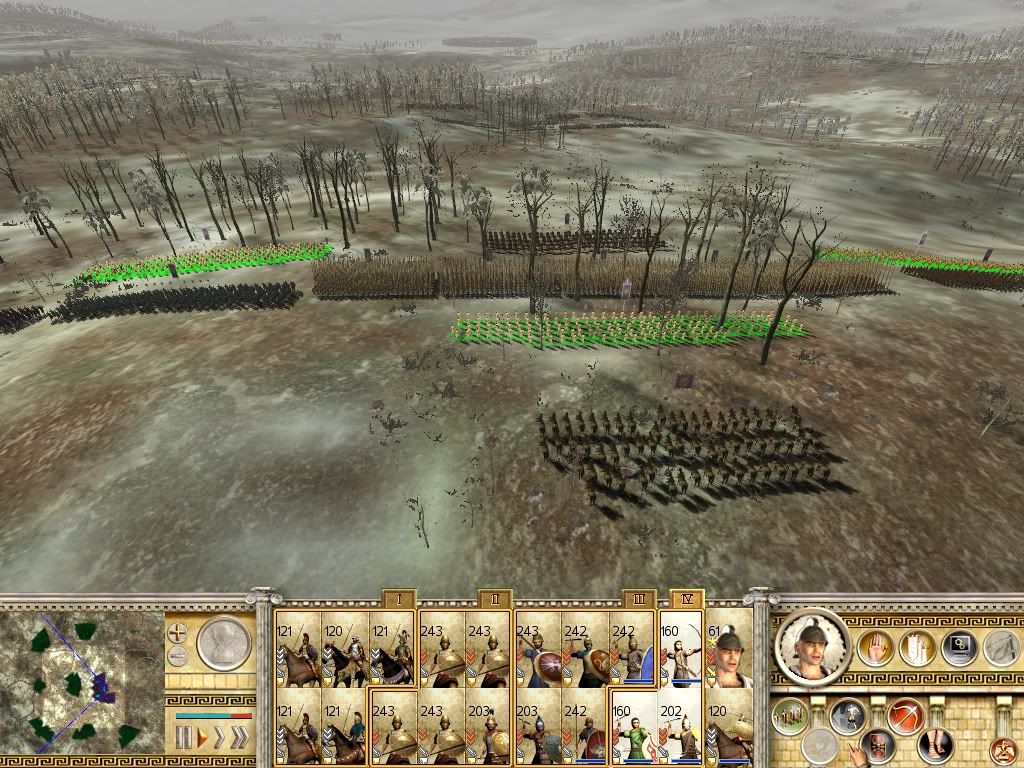Select group III tab
The image size is (1024, 768).
tap(638, 599)
